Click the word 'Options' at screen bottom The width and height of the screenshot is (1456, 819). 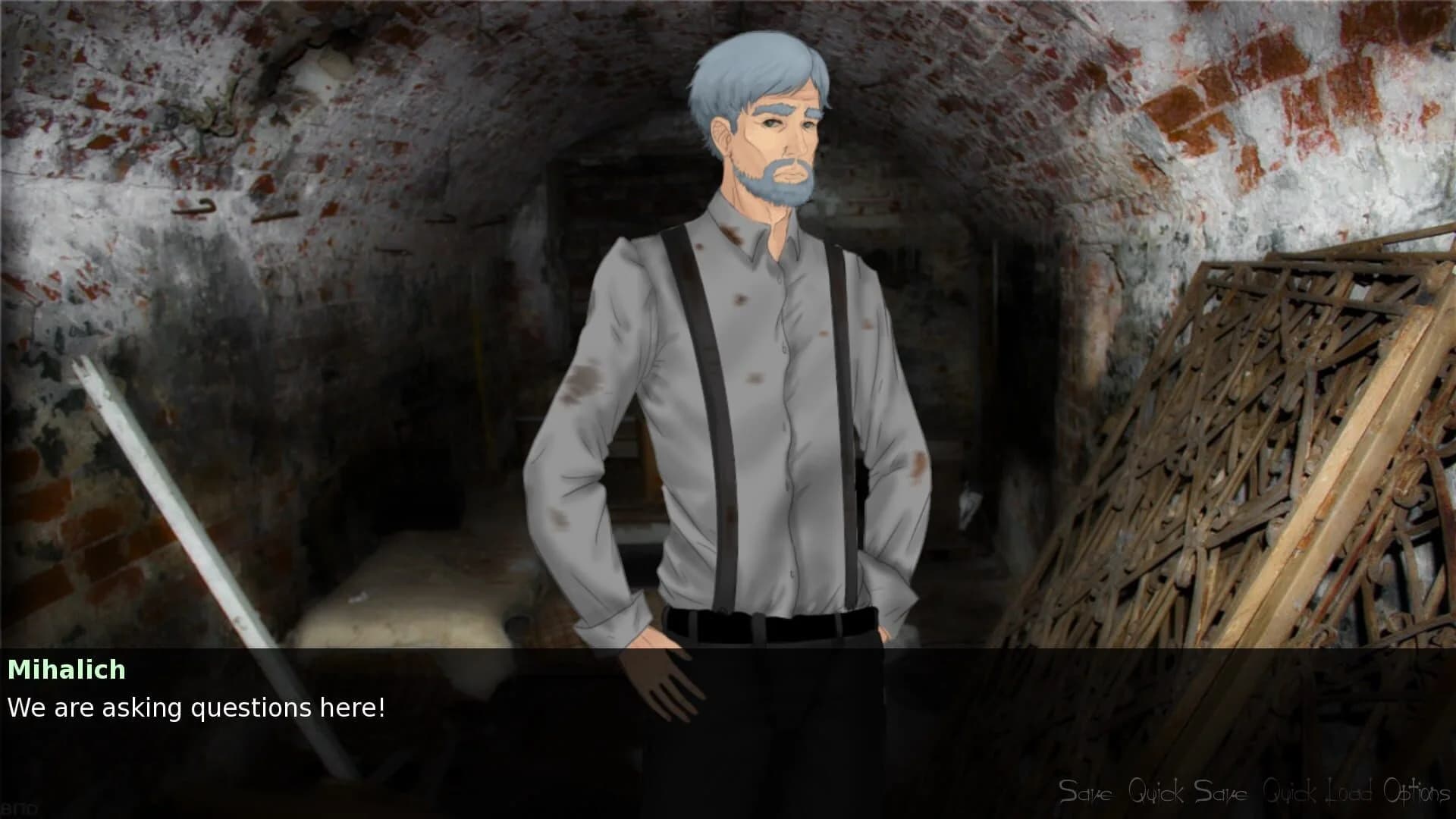tap(1417, 793)
